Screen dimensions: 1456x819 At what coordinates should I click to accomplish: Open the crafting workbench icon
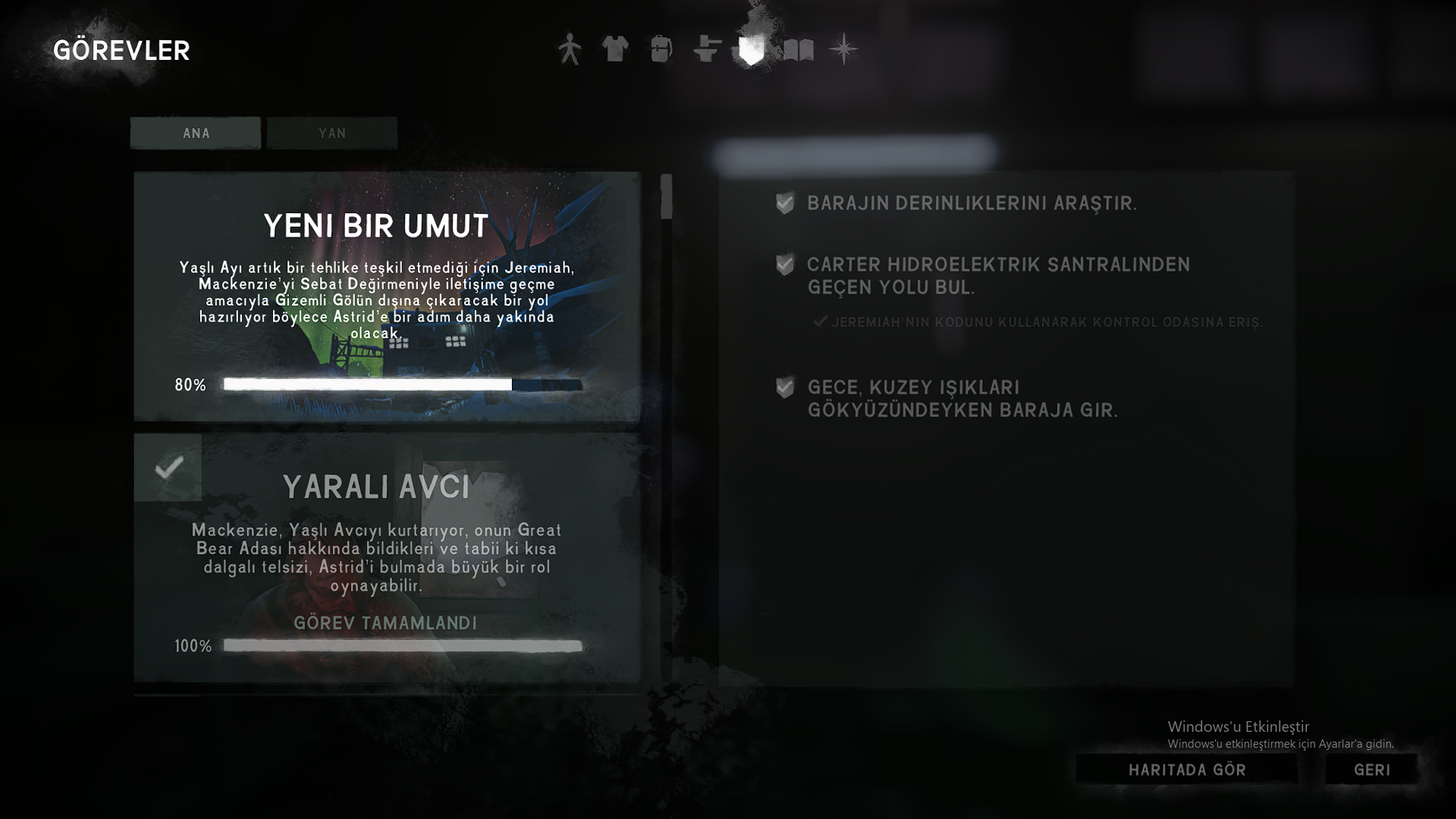[707, 49]
